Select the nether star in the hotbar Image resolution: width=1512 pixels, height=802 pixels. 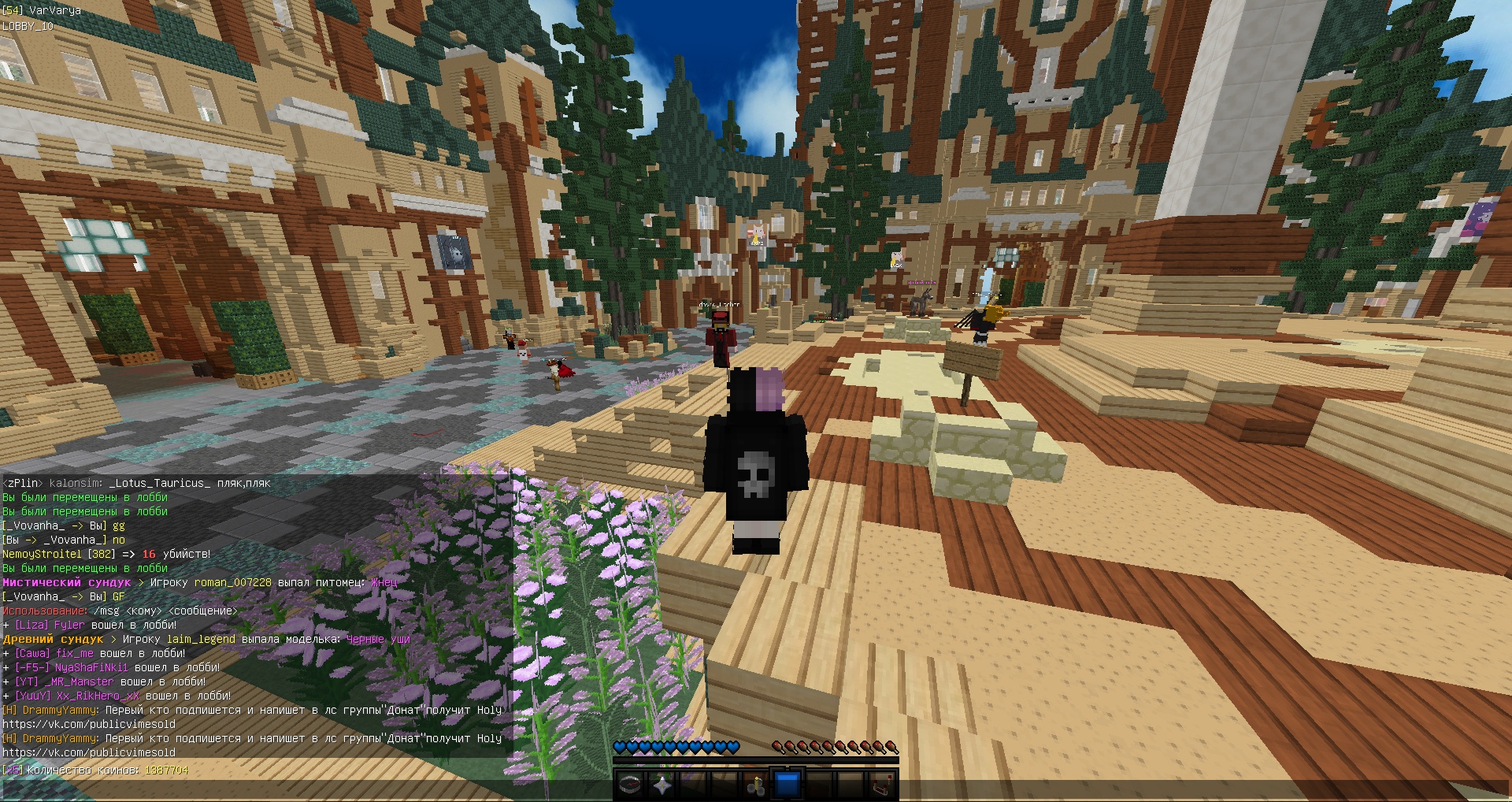pyautogui.click(x=661, y=785)
